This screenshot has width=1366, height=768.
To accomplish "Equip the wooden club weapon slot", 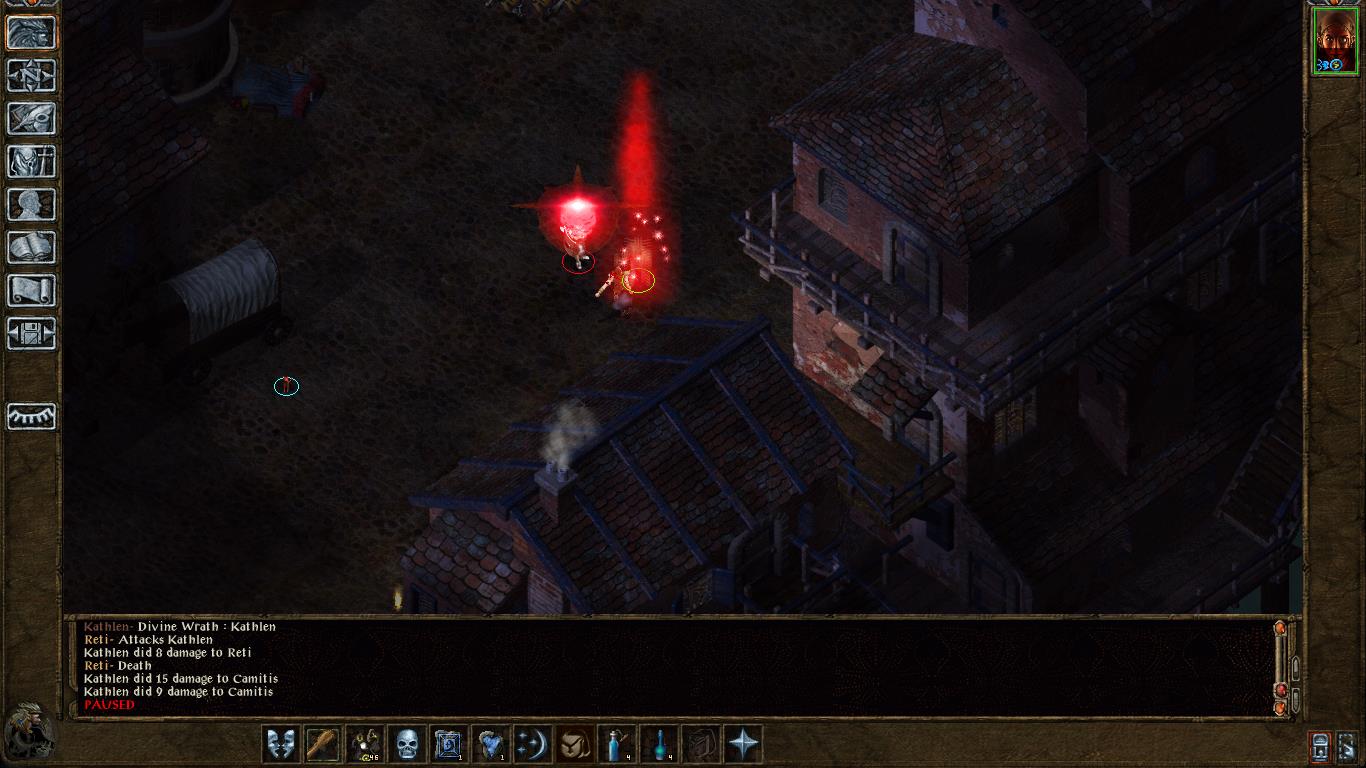I will (x=323, y=744).
